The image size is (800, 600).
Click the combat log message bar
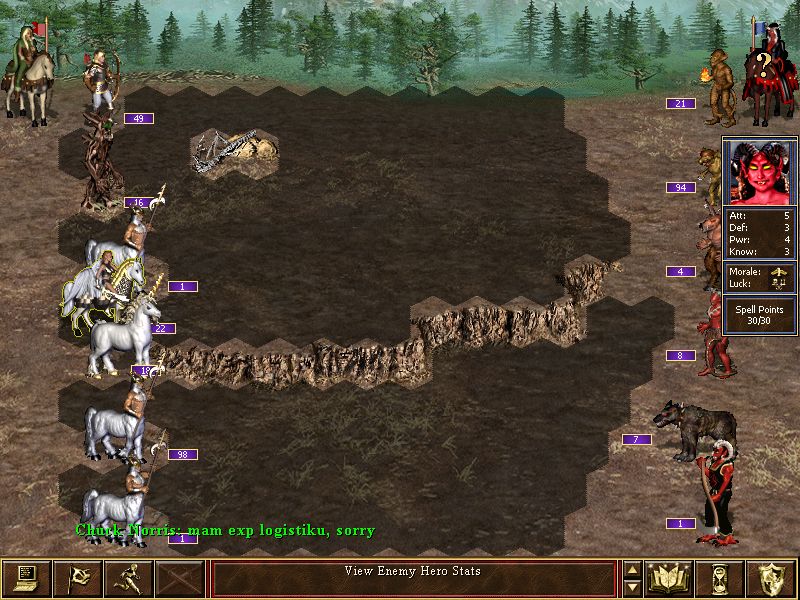point(413,578)
